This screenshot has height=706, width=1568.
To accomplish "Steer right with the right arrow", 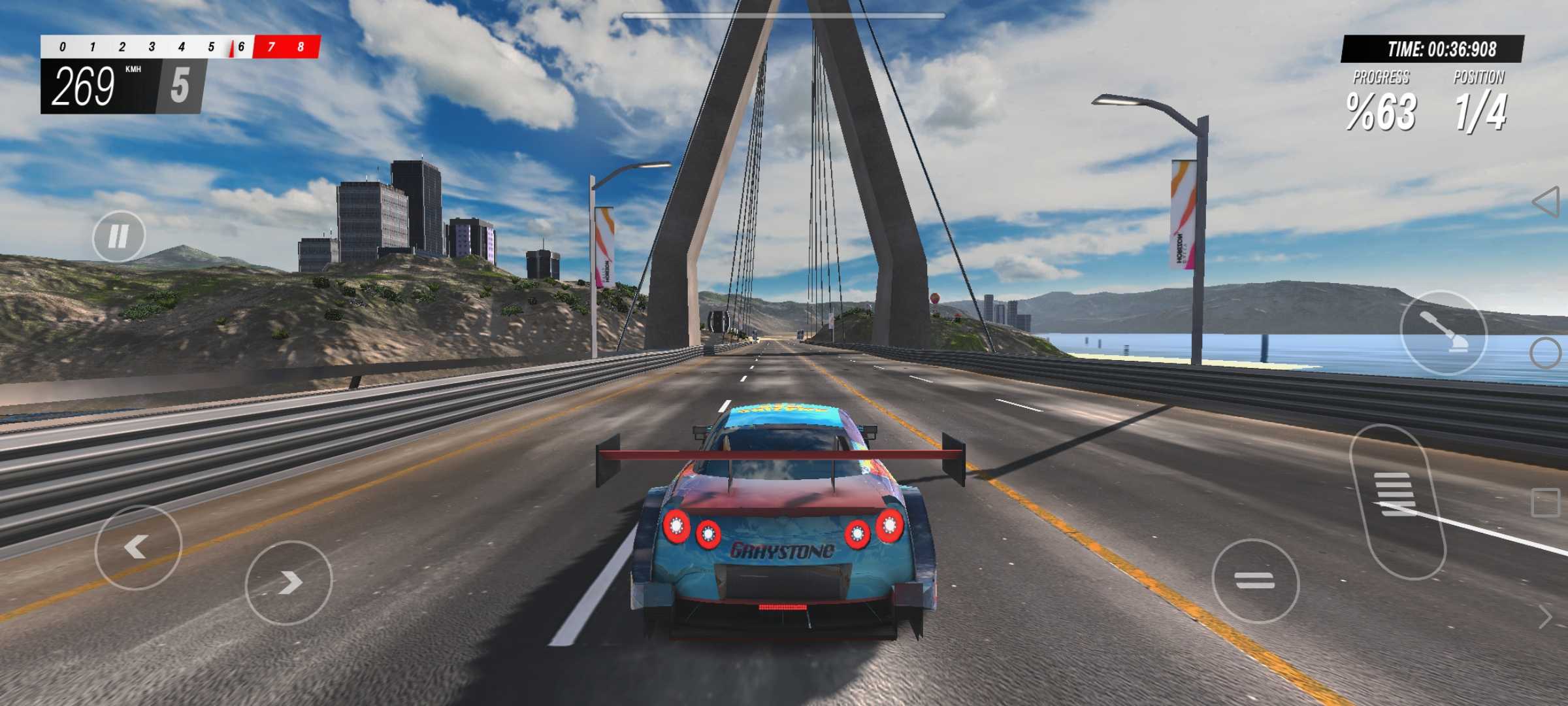I will 289,582.
